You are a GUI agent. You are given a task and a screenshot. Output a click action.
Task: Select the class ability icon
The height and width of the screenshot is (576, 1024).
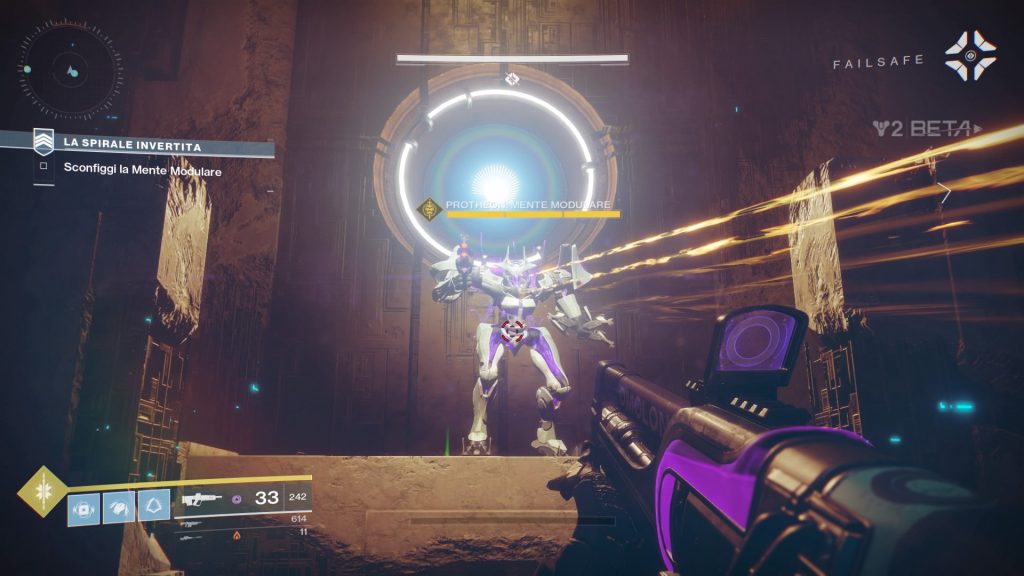click(x=152, y=506)
